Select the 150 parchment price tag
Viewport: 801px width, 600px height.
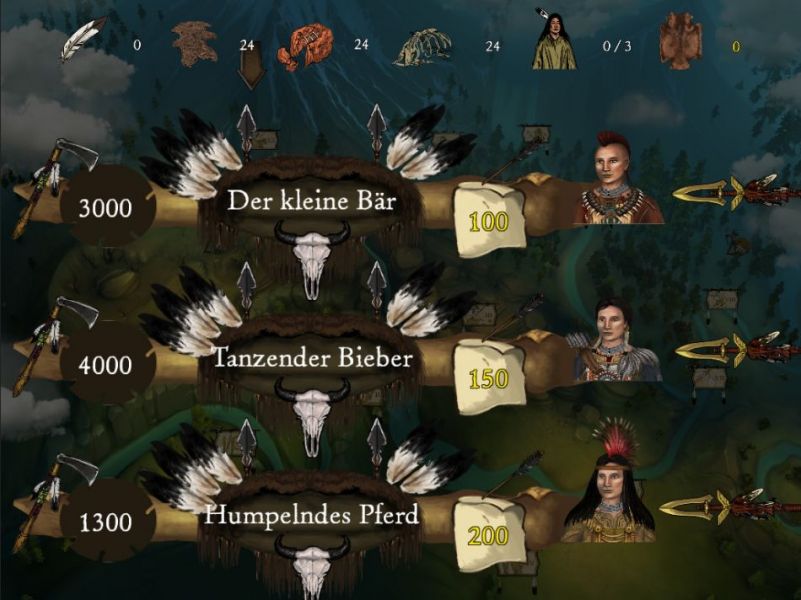[489, 376]
